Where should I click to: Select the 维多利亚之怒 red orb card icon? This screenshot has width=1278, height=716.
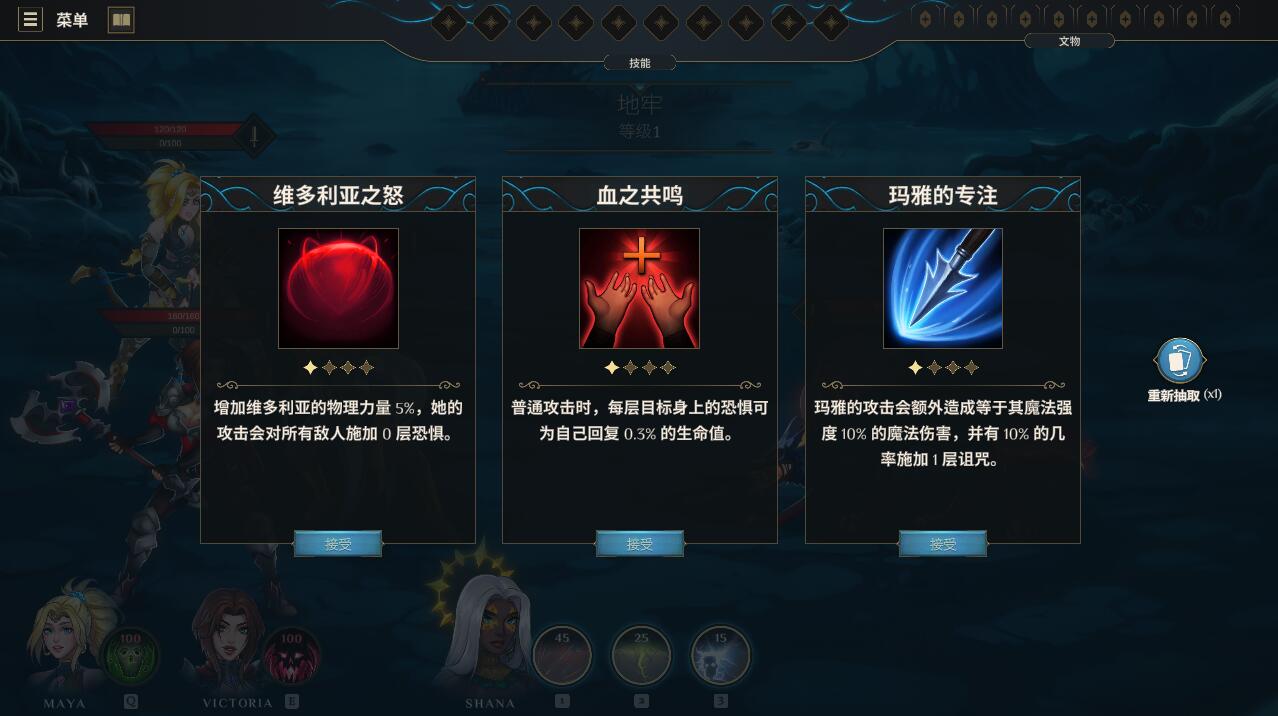click(338, 288)
